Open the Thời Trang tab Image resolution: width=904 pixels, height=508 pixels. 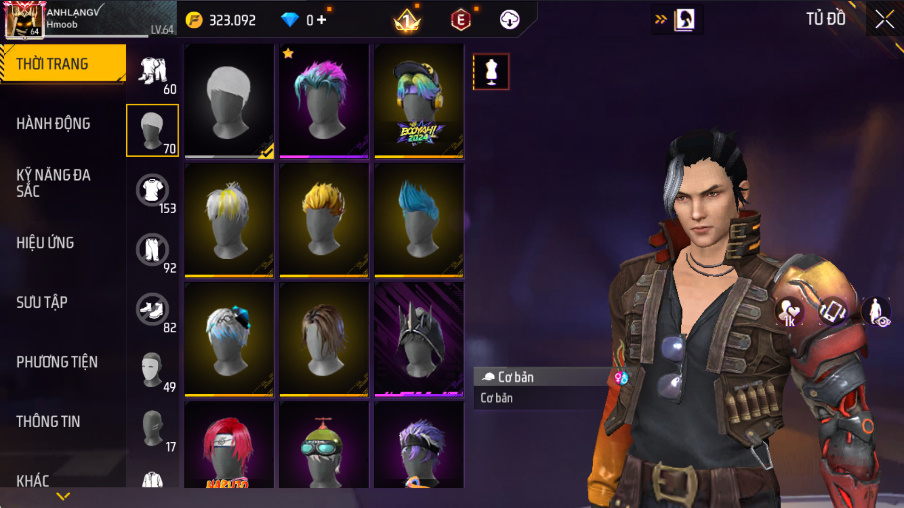pos(62,64)
